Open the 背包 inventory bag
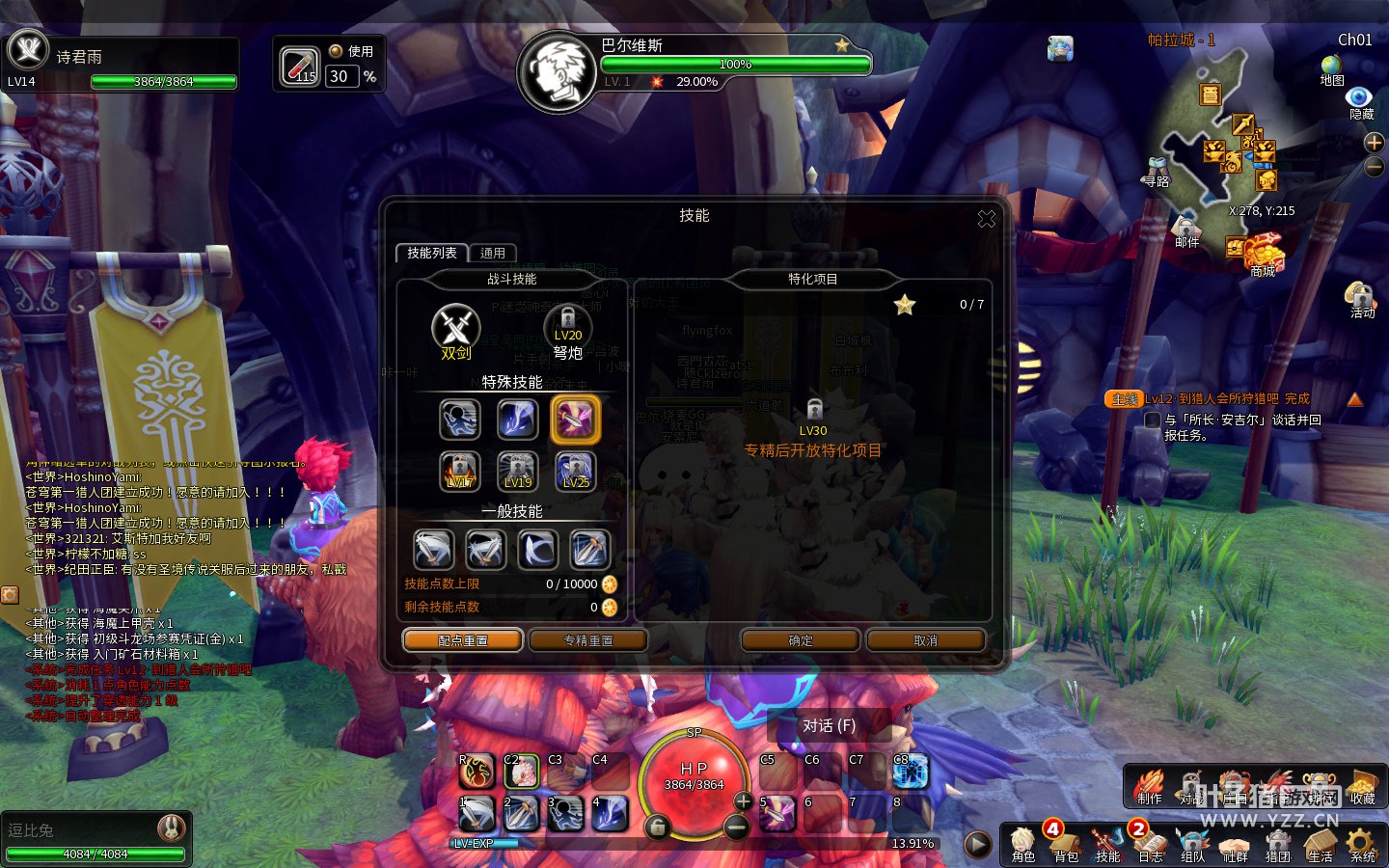 coord(1065,843)
